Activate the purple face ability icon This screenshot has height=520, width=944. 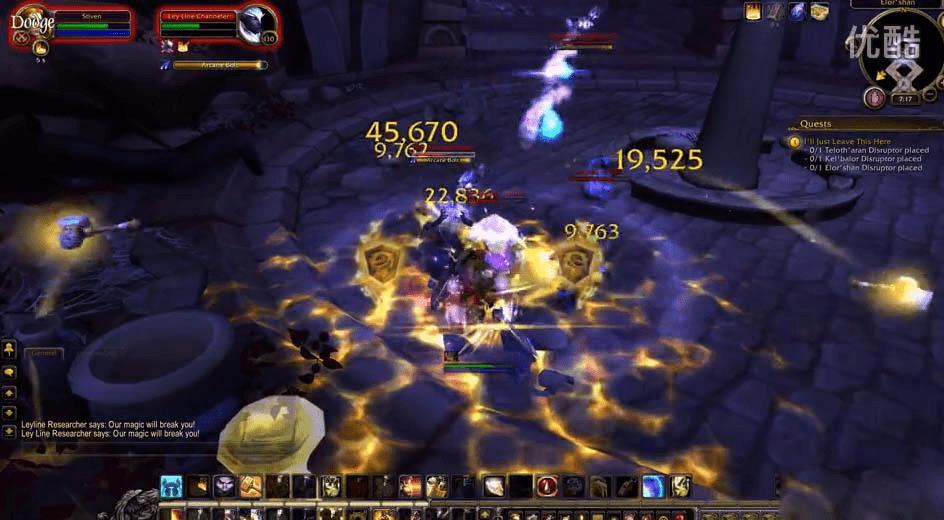[x=224, y=486]
